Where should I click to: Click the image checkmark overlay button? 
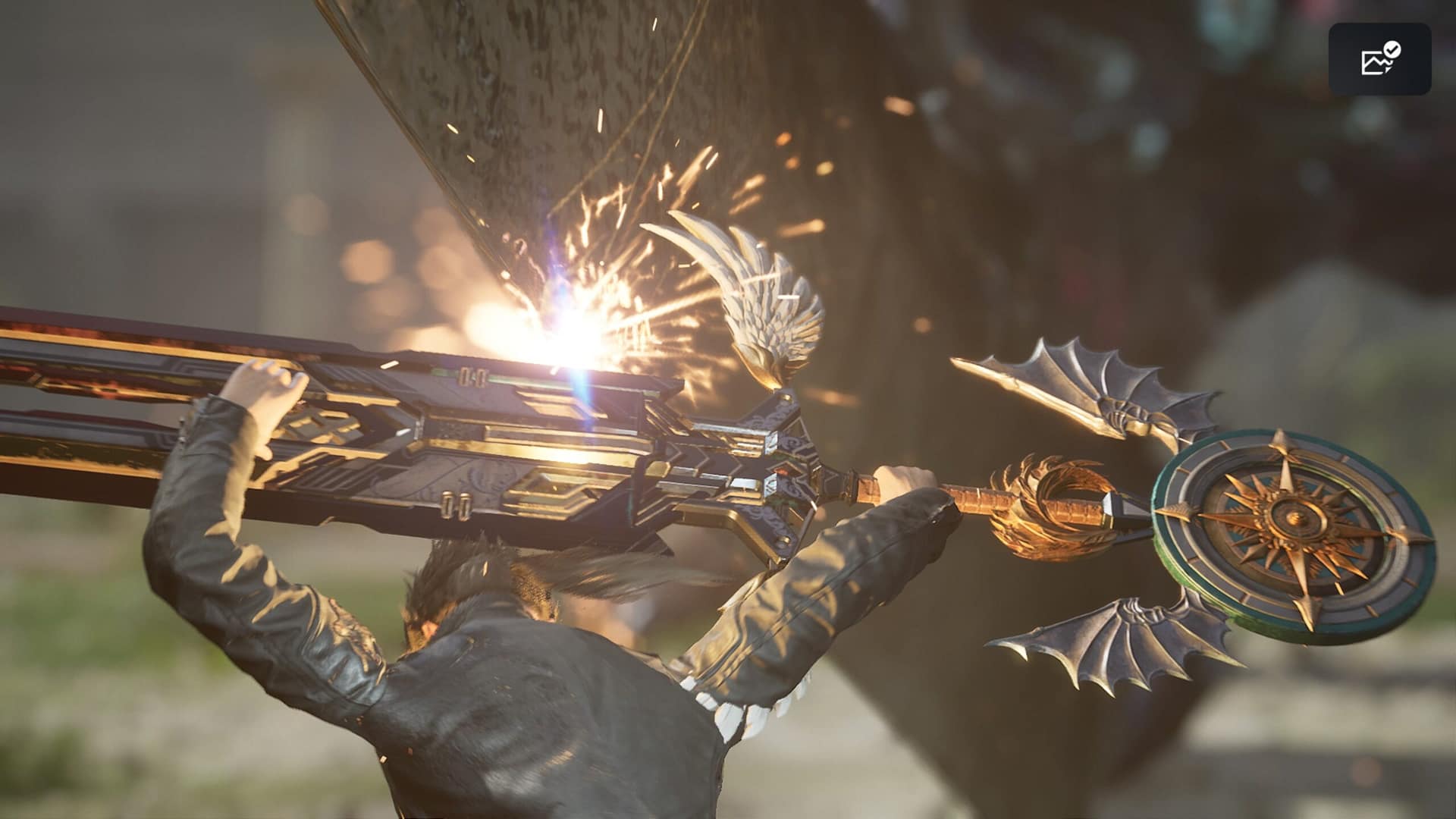(1379, 59)
